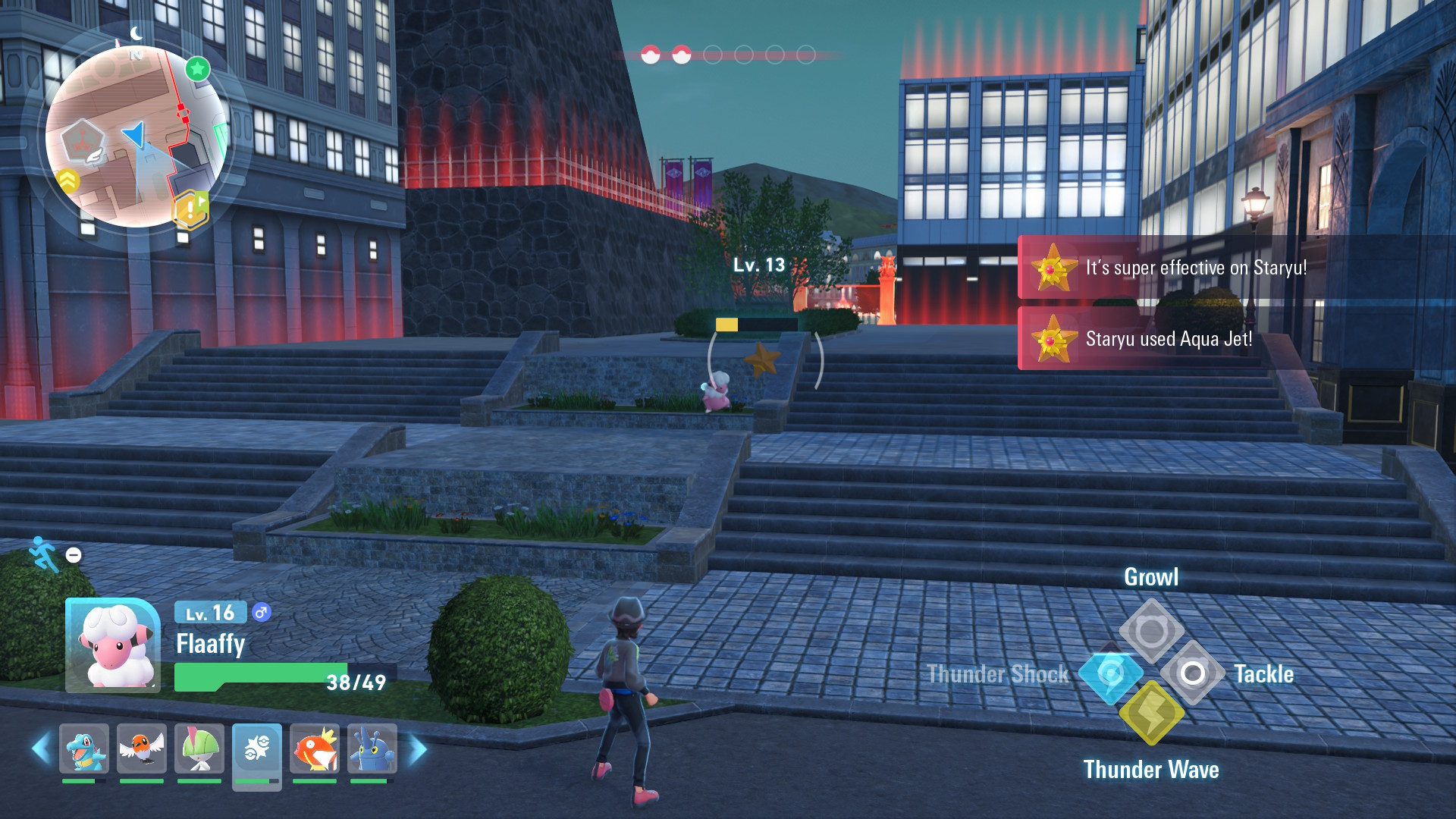The height and width of the screenshot is (819, 1456).
Task: Activate the Thunder Wave move
Action: [1151, 713]
